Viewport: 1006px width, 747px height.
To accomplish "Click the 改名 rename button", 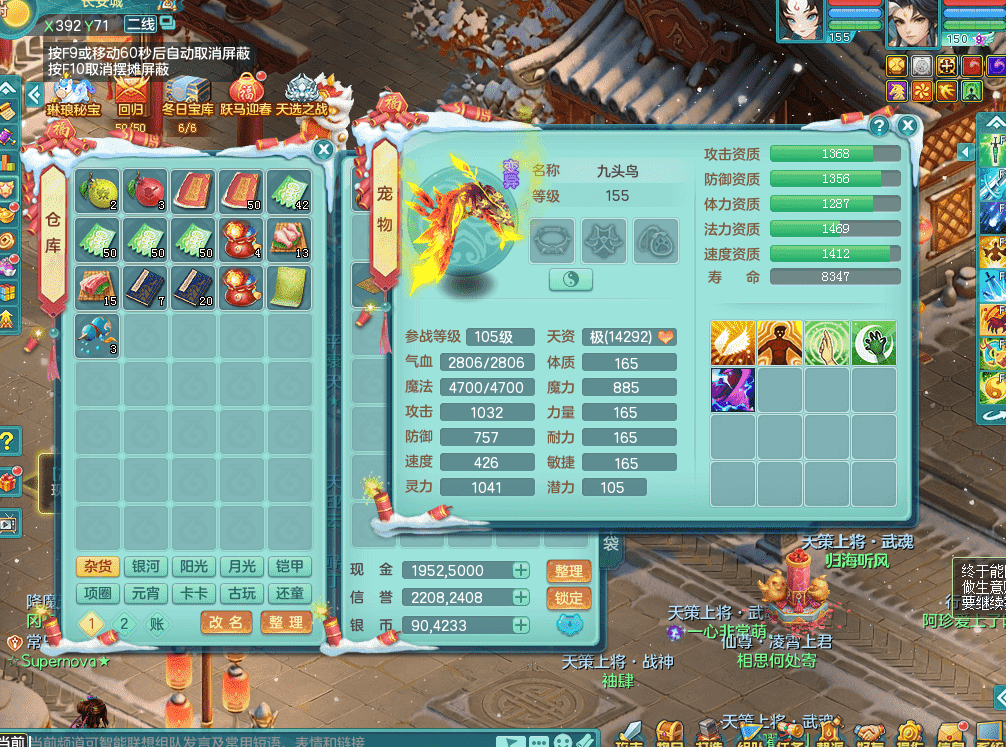I will tap(226, 622).
